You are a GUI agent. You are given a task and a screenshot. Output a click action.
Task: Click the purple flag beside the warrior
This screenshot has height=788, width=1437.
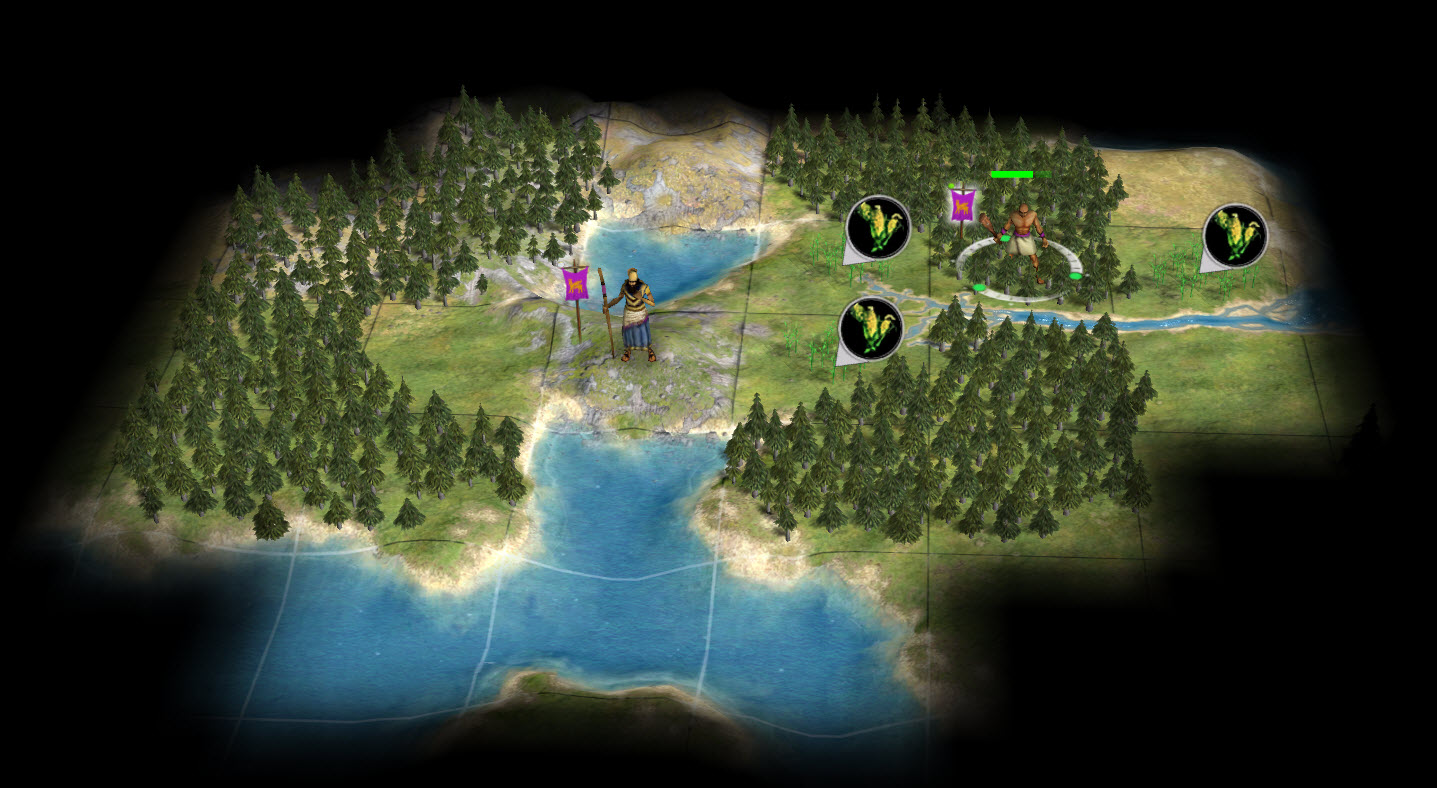(x=962, y=206)
